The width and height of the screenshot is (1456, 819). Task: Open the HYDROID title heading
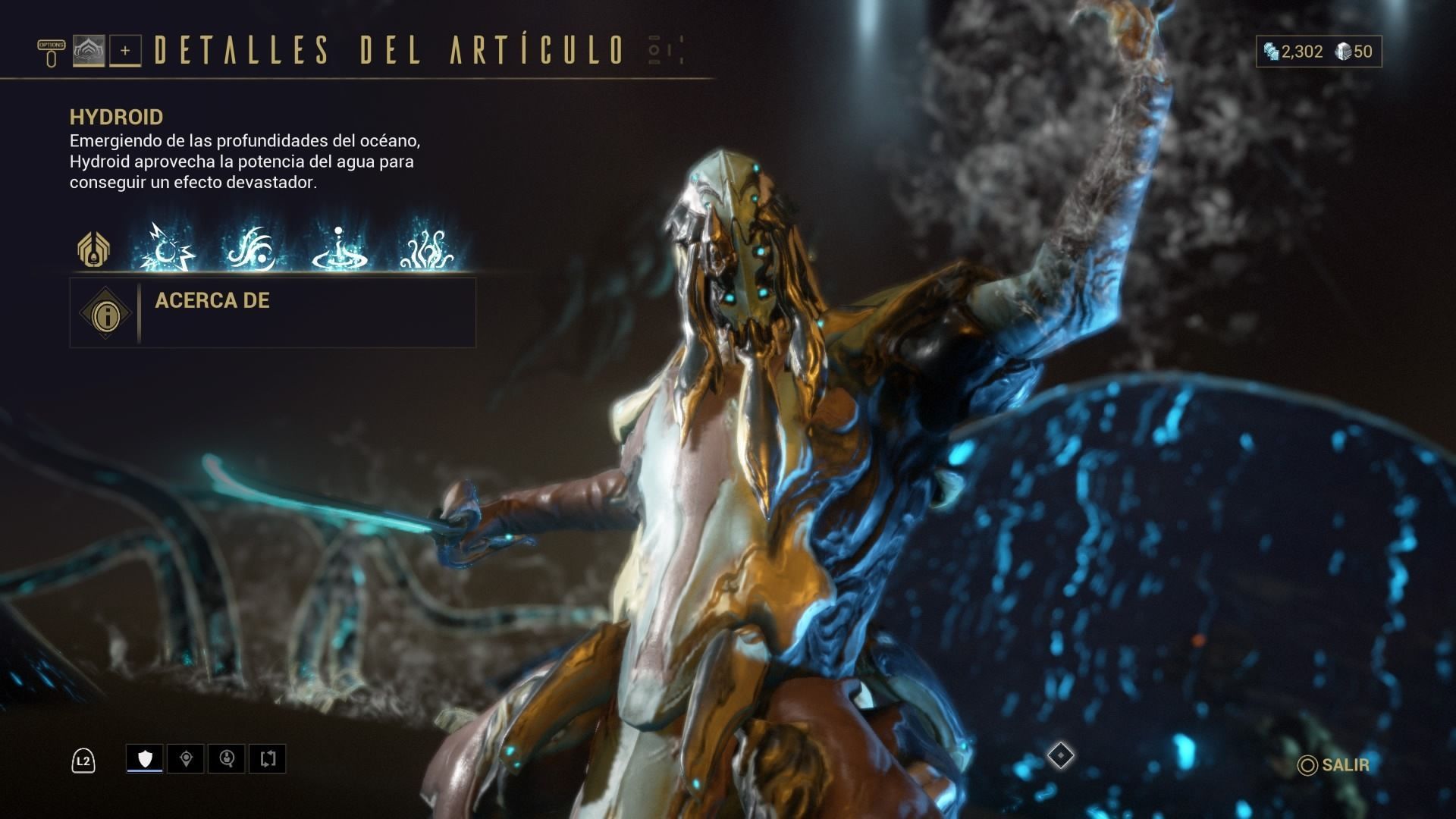[x=115, y=117]
